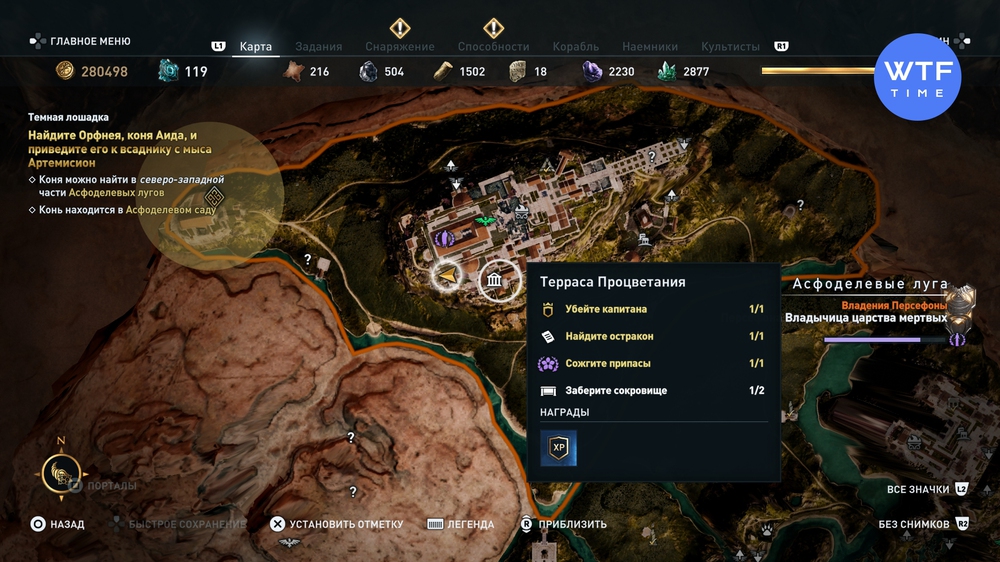Open the Культисты tab
Viewport: 1000px width, 562px height.
(730, 46)
